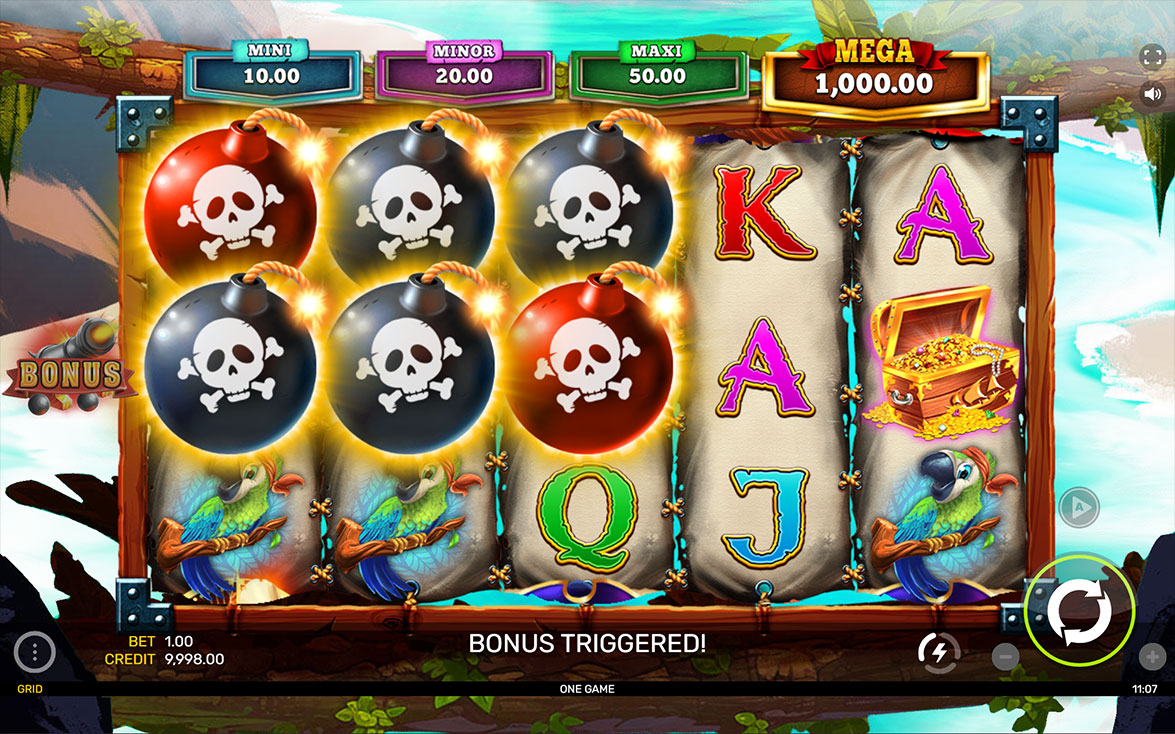This screenshot has width=1175, height=734.
Task: Increase the bet with the plus button
Action: pyautogui.click(x=1151, y=657)
